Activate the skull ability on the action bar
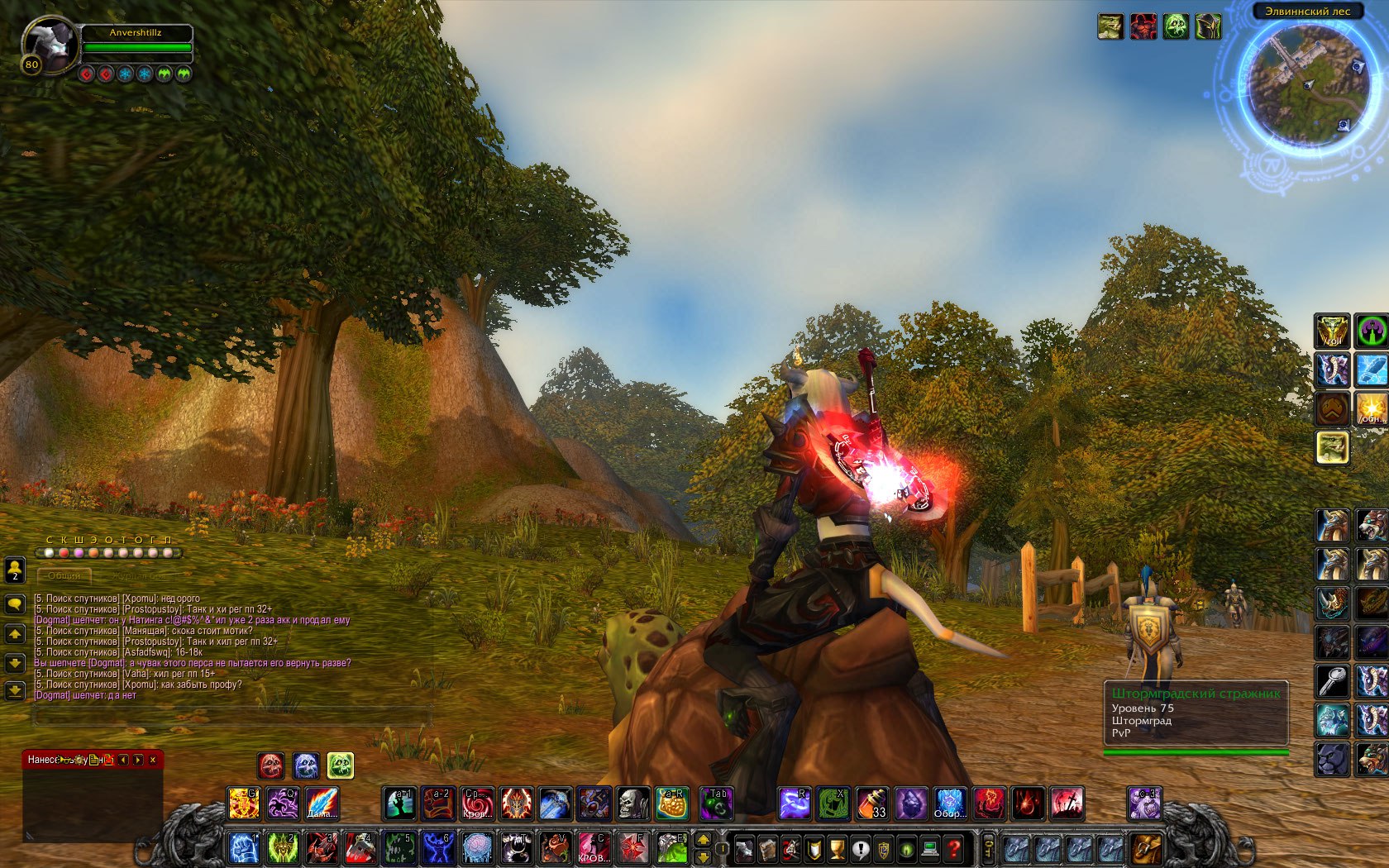The height and width of the screenshot is (868, 1389). [x=633, y=803]
